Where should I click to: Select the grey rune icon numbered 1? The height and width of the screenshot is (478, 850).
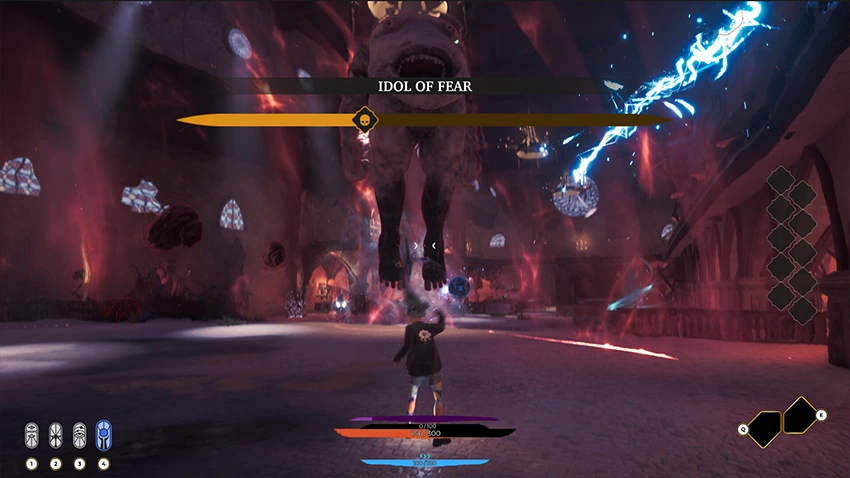point(31,434)
